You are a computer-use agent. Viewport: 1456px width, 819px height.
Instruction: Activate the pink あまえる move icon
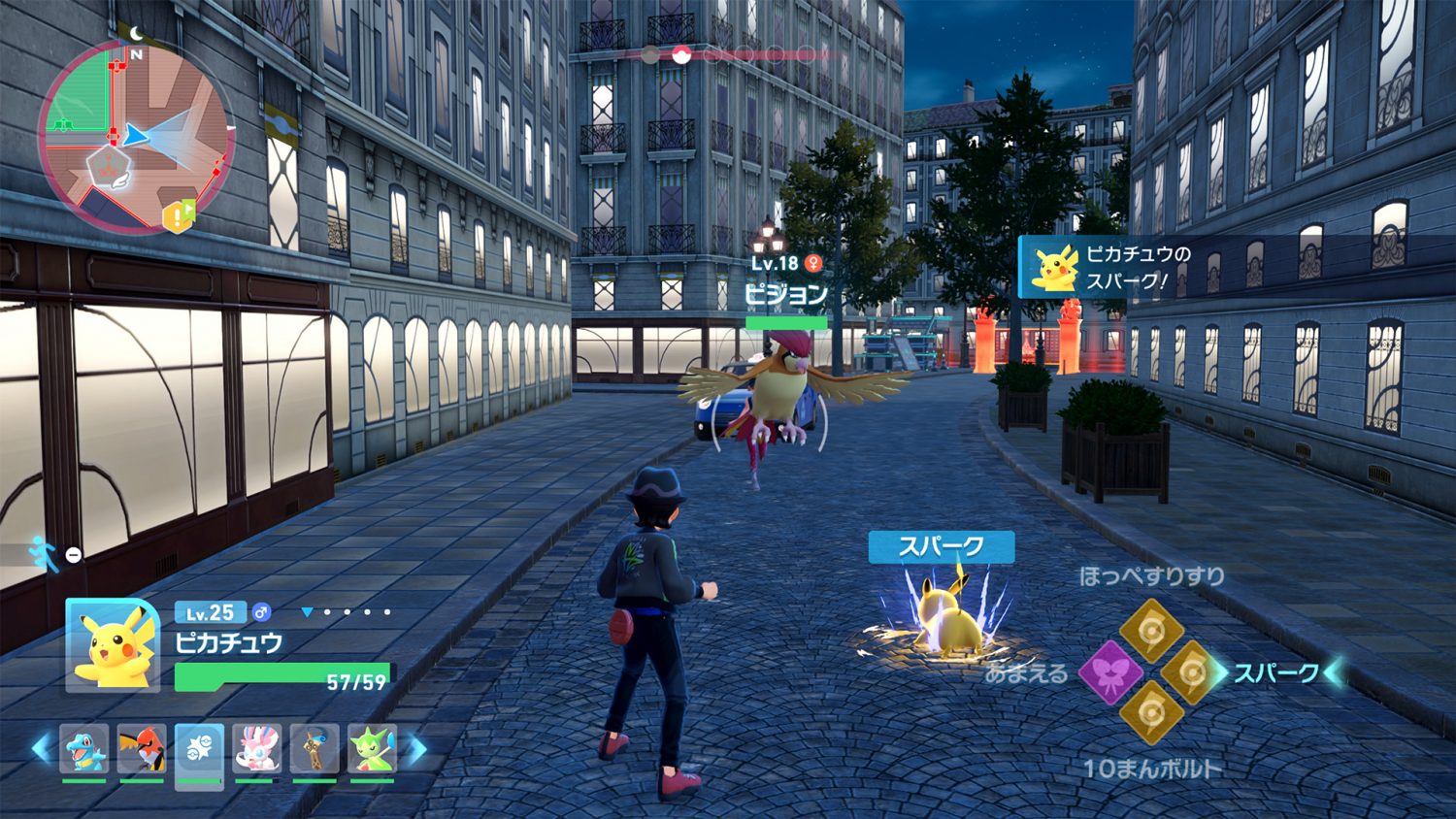(x=1110, y=672)
